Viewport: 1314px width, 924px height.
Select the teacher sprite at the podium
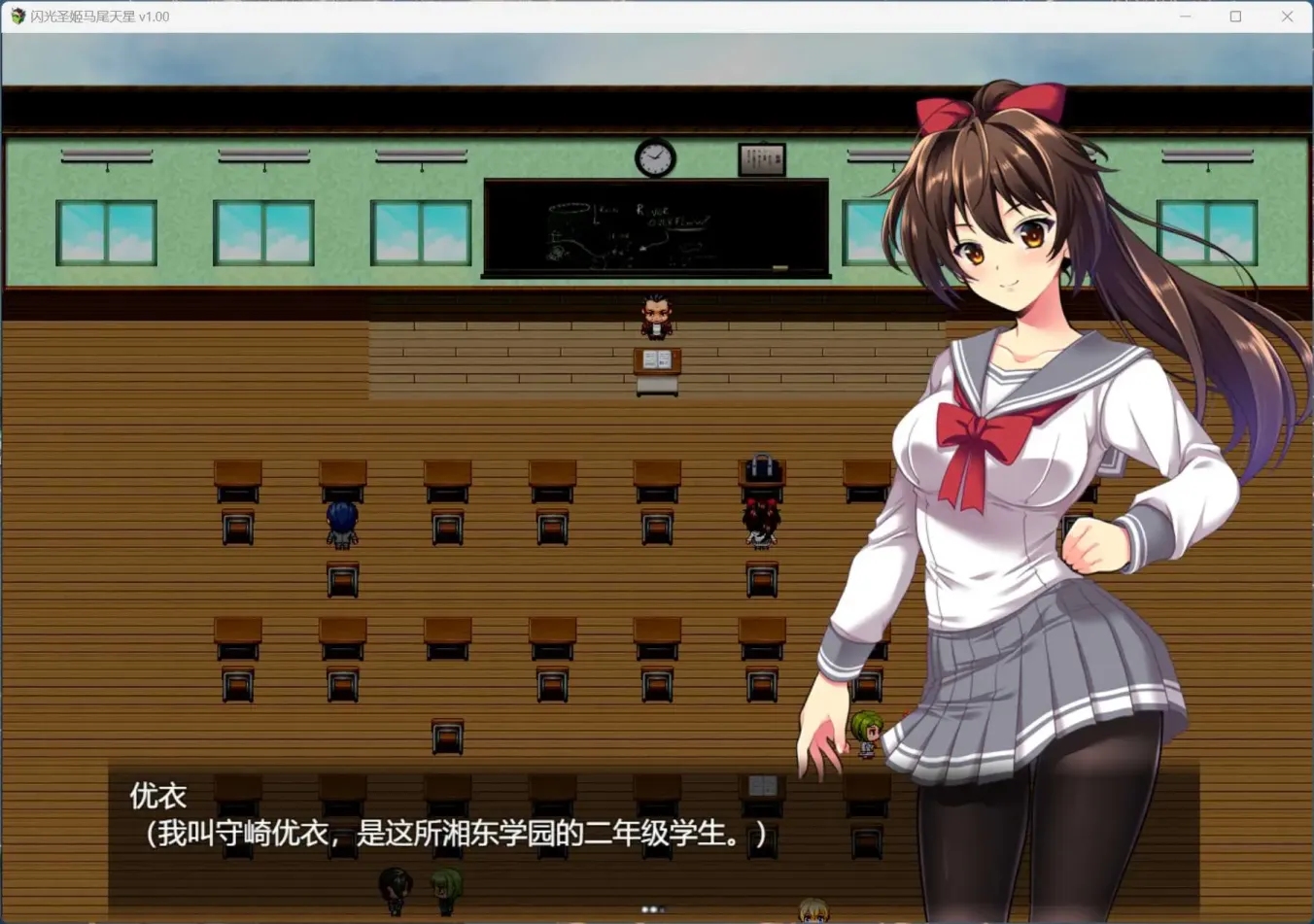click(654, 316)
